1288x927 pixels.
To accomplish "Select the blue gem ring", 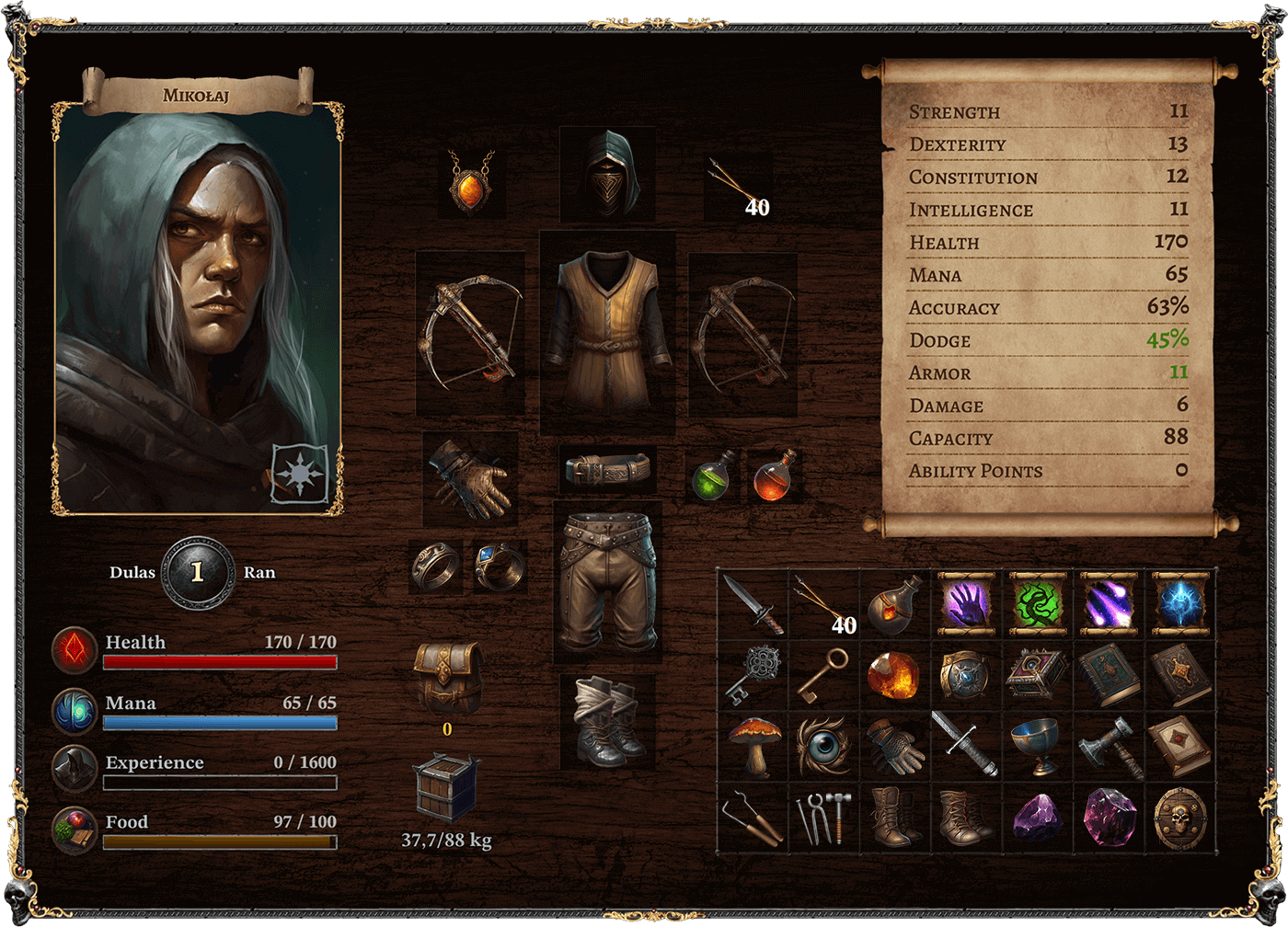I will click(500, 566).
